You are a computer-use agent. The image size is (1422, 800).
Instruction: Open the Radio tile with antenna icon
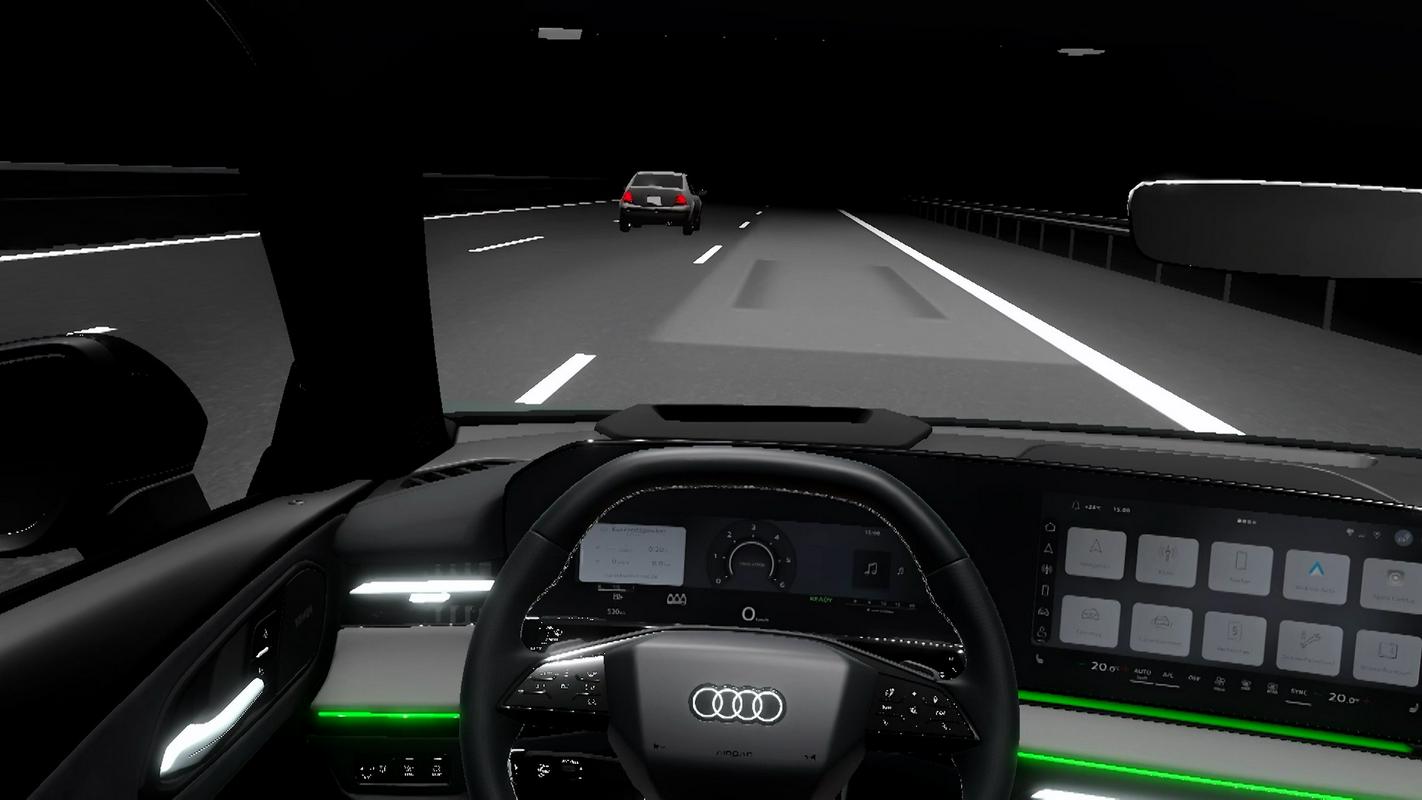[x=1167, y=560]
